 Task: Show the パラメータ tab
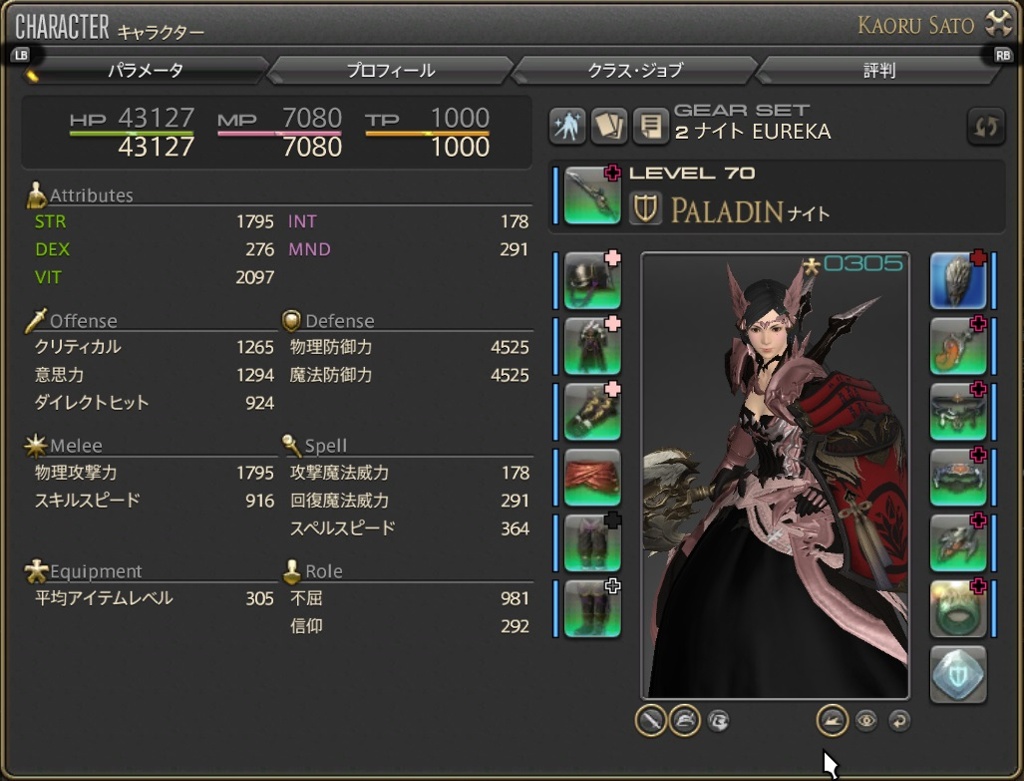coord(146,71)
